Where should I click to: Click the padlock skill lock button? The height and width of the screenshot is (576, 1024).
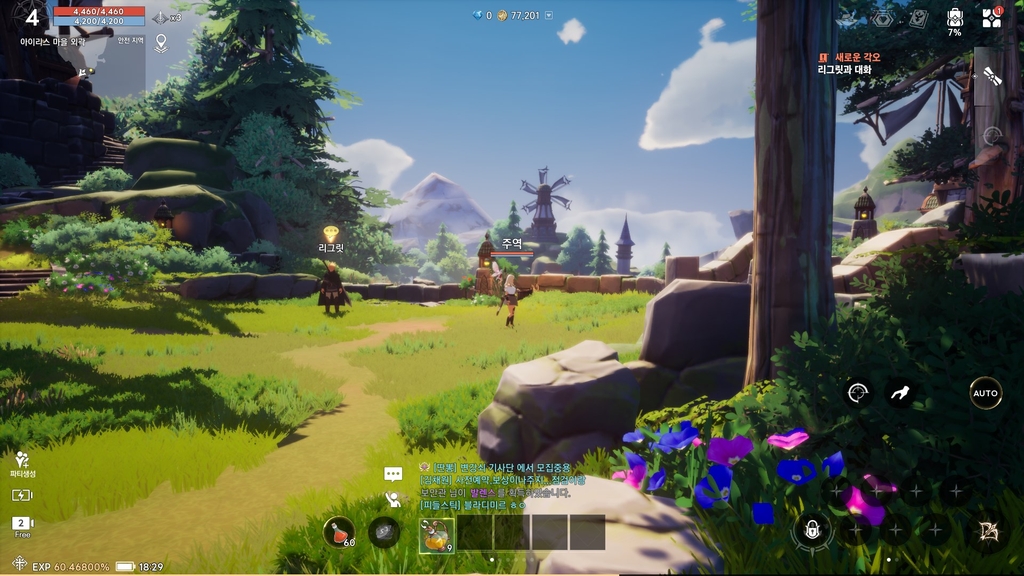[x=812, y=530]
